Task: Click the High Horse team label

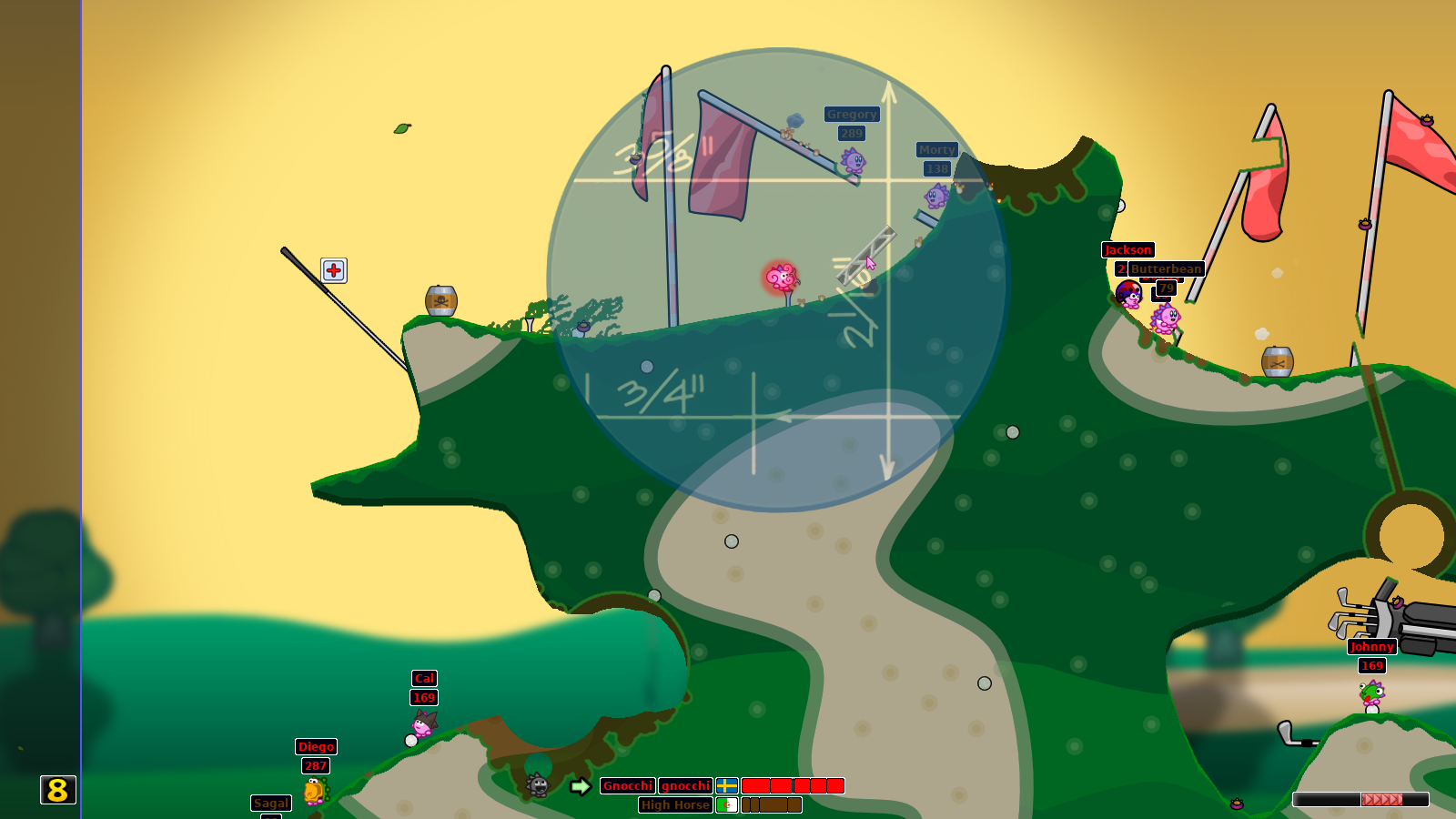Action: click(x=677, y=805)
